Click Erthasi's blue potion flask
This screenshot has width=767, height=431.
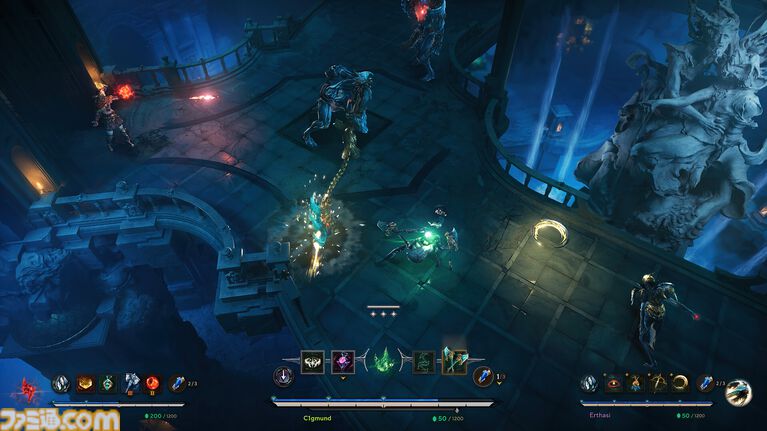point(706,382)
